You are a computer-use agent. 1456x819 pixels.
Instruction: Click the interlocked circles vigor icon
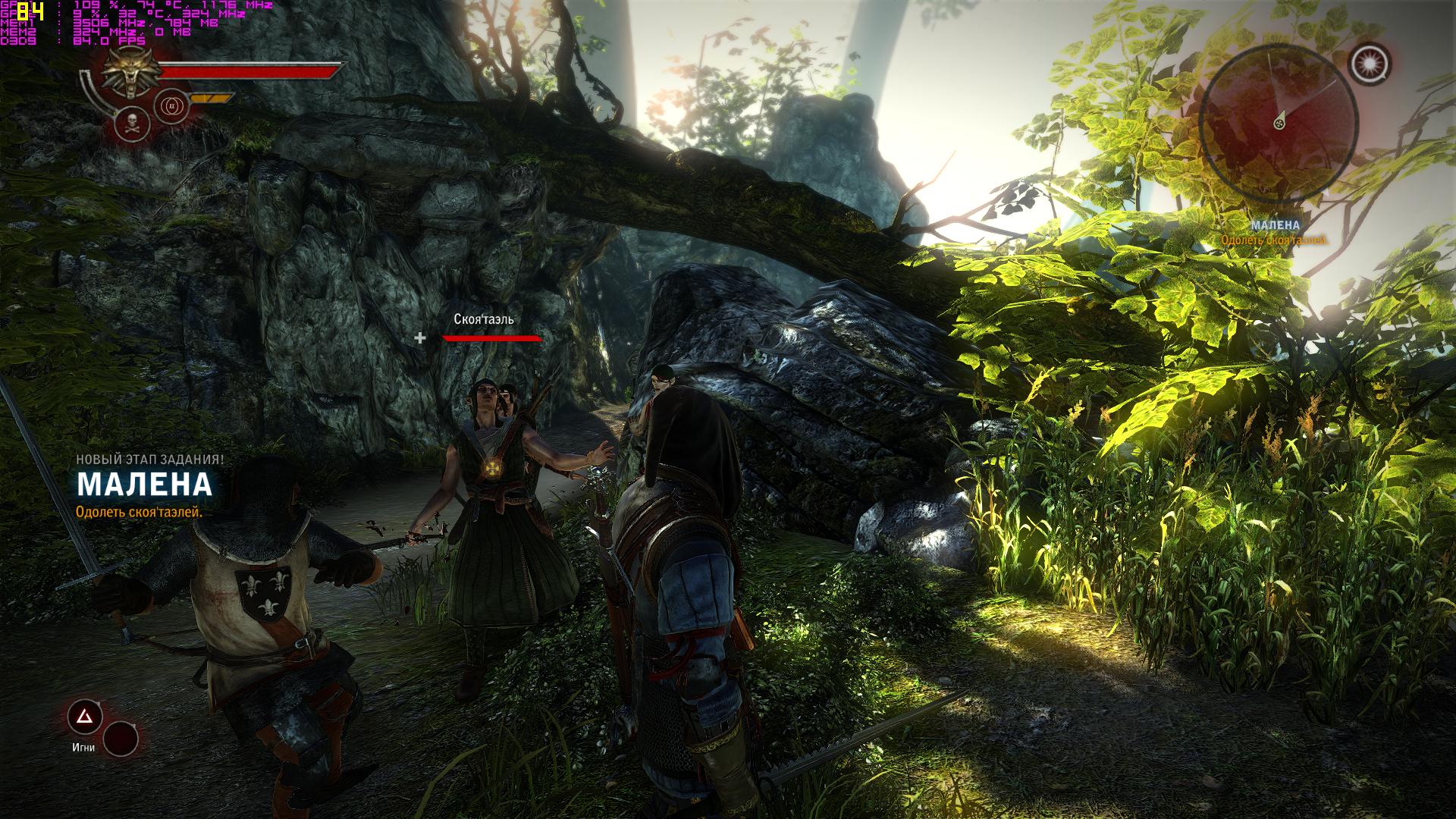pyautogui.click(x=170, y=106)
